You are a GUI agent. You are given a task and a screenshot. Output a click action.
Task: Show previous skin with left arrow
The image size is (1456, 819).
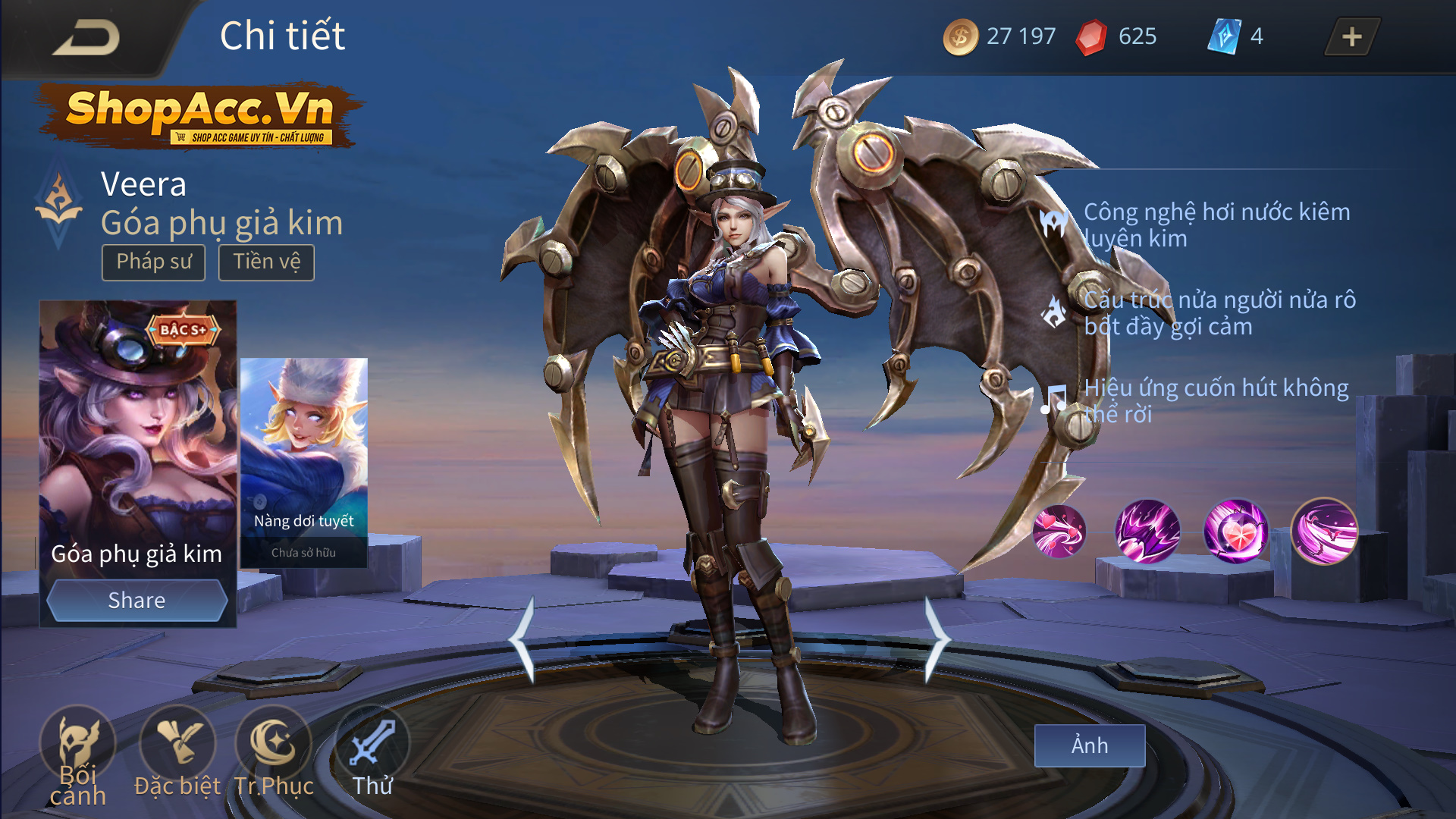pyautogui.click(x=522, y=639)
